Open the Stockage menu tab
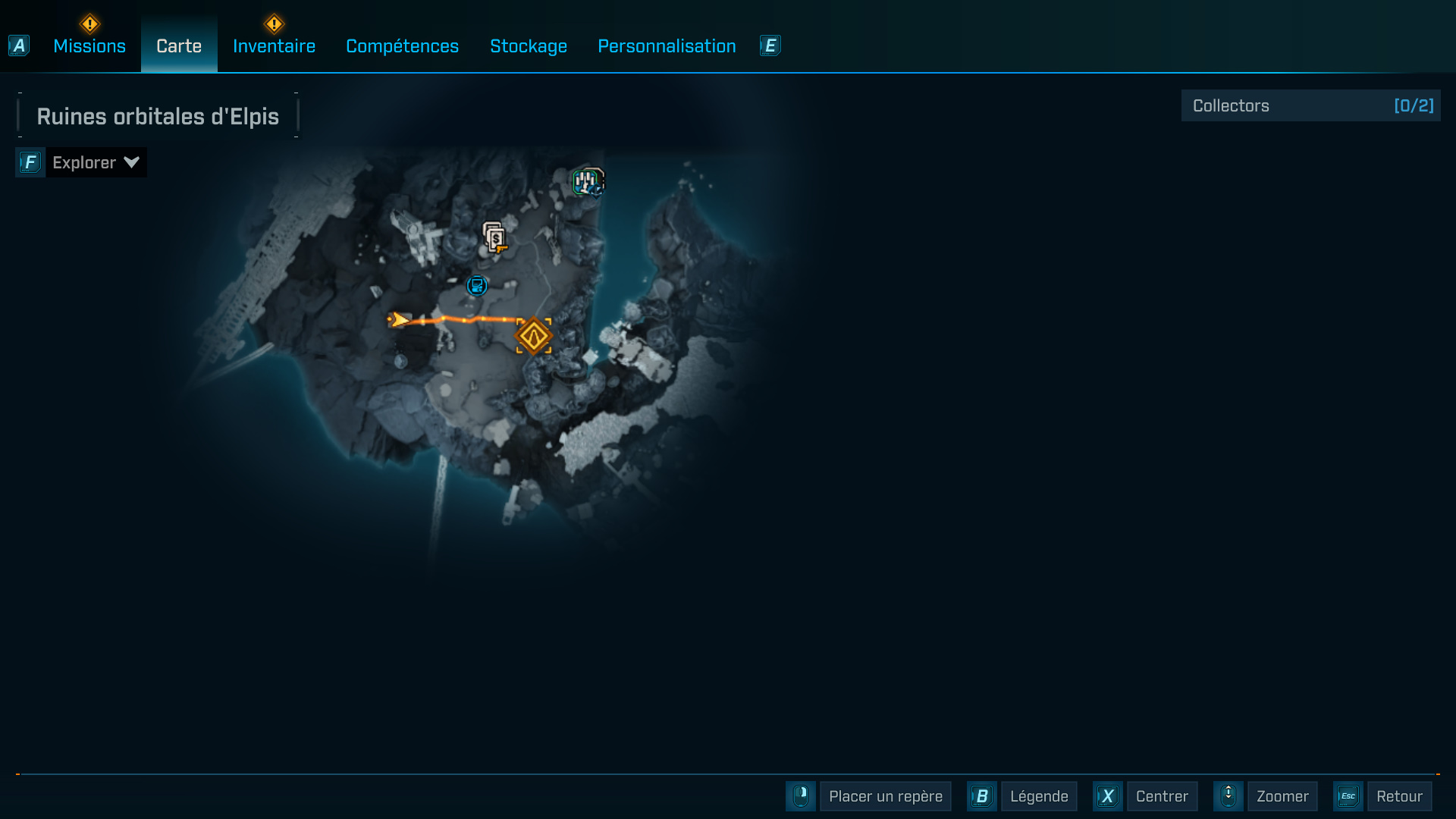This screenshot has width=1456, height=819. pyautogui.click(x=529, y=46)
